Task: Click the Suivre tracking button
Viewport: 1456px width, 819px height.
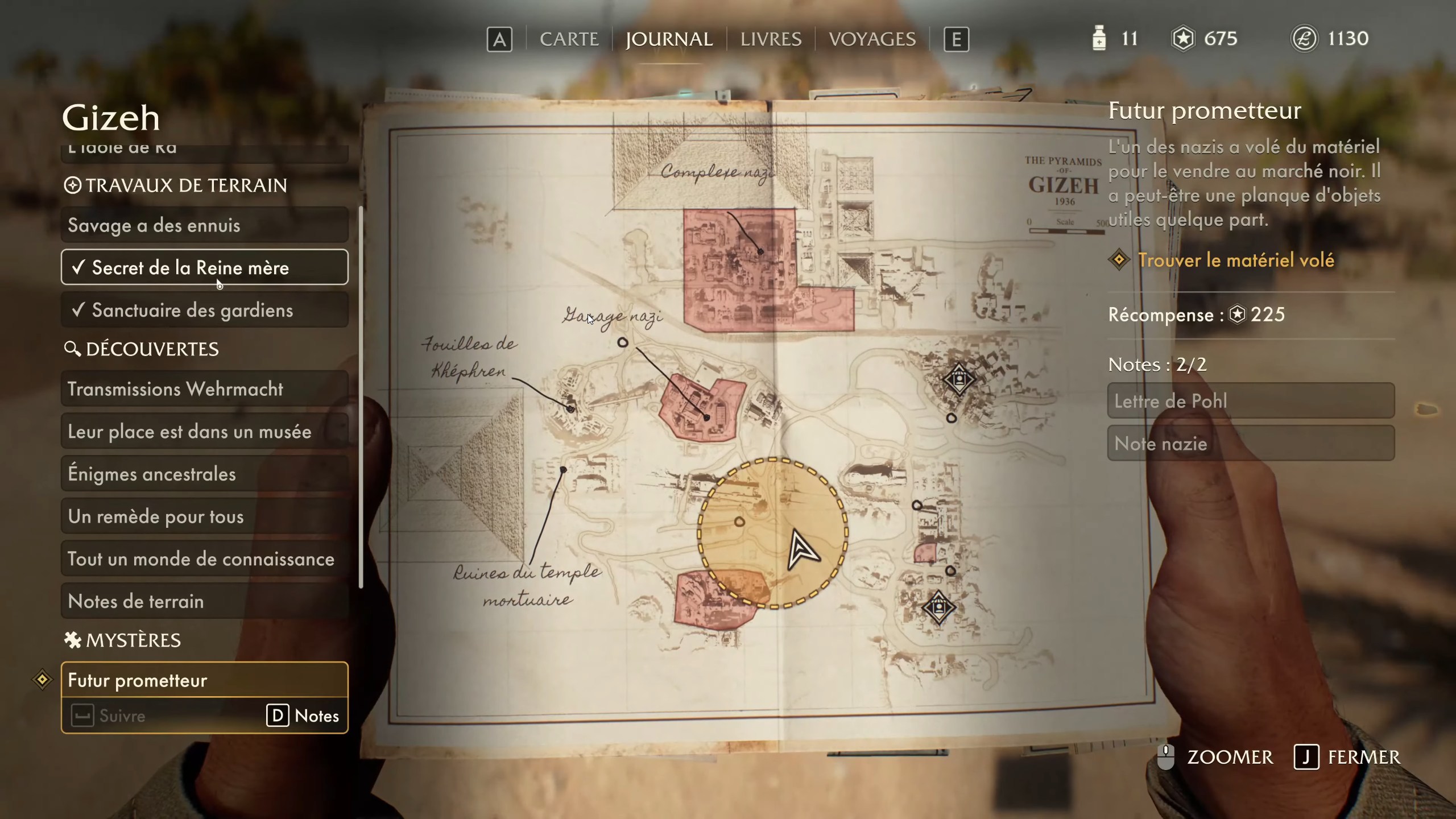Action: pos(109,716)
